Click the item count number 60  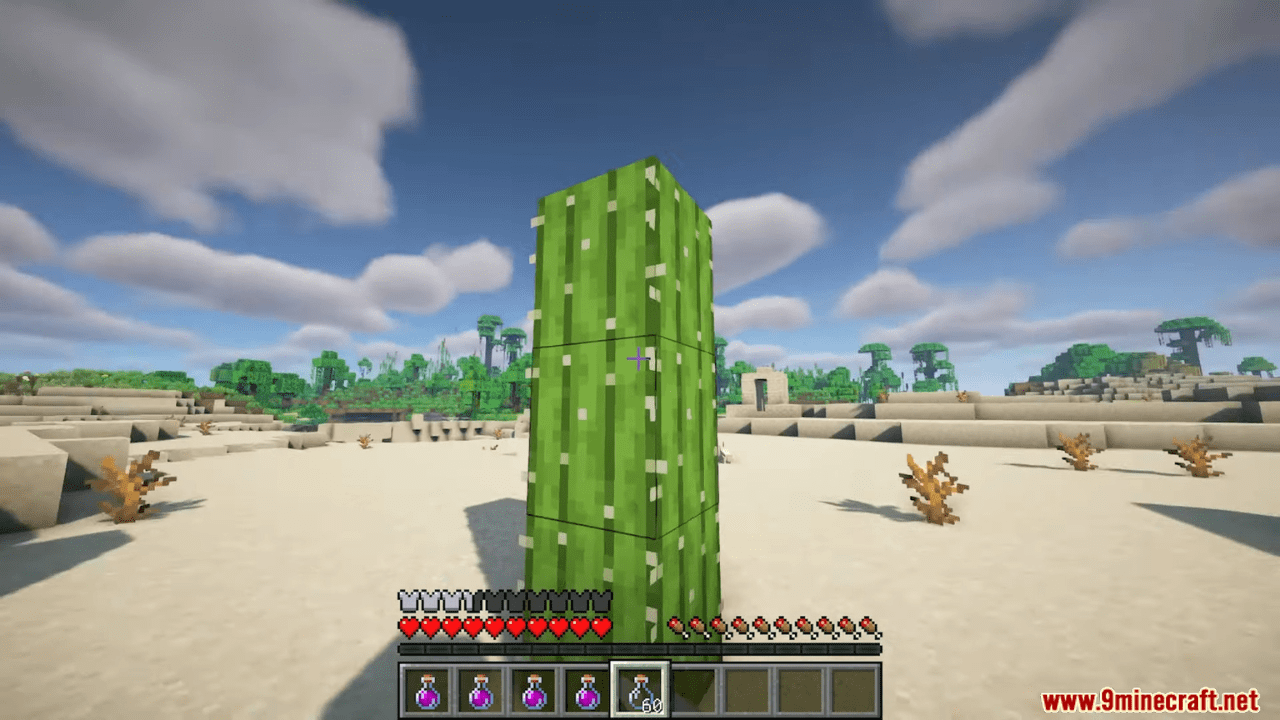tap(654, 703)
